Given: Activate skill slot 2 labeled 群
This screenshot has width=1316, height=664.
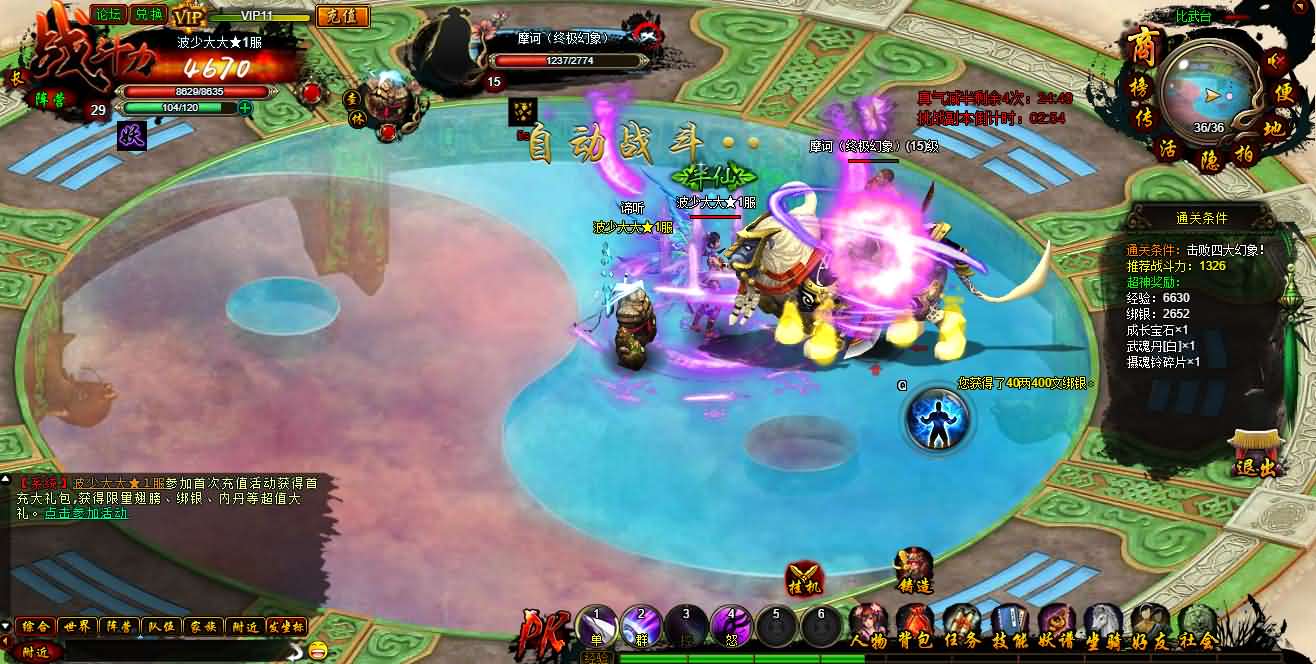Looking at the screenshot, I should coord(642,625).
